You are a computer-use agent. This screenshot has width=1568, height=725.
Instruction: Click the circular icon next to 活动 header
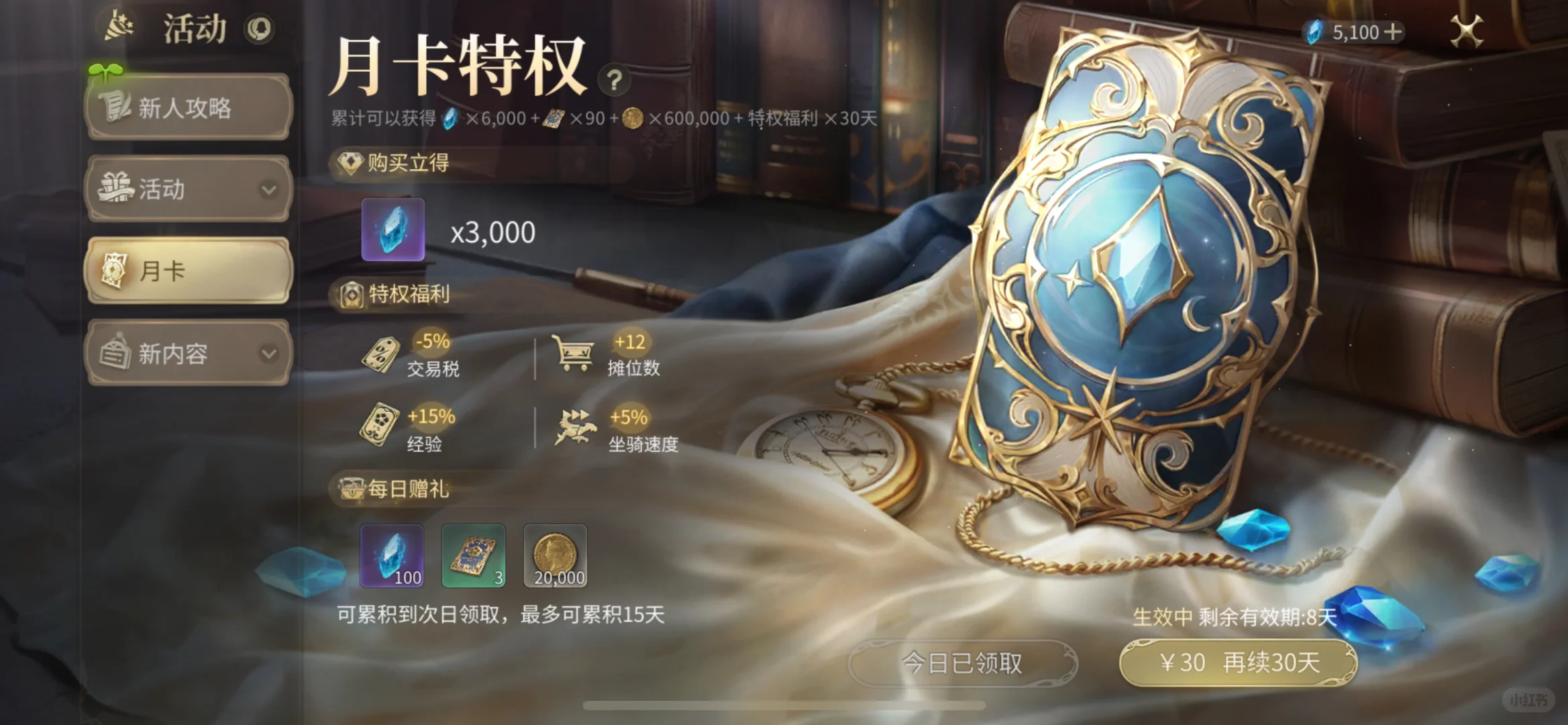tap(260, 30)
